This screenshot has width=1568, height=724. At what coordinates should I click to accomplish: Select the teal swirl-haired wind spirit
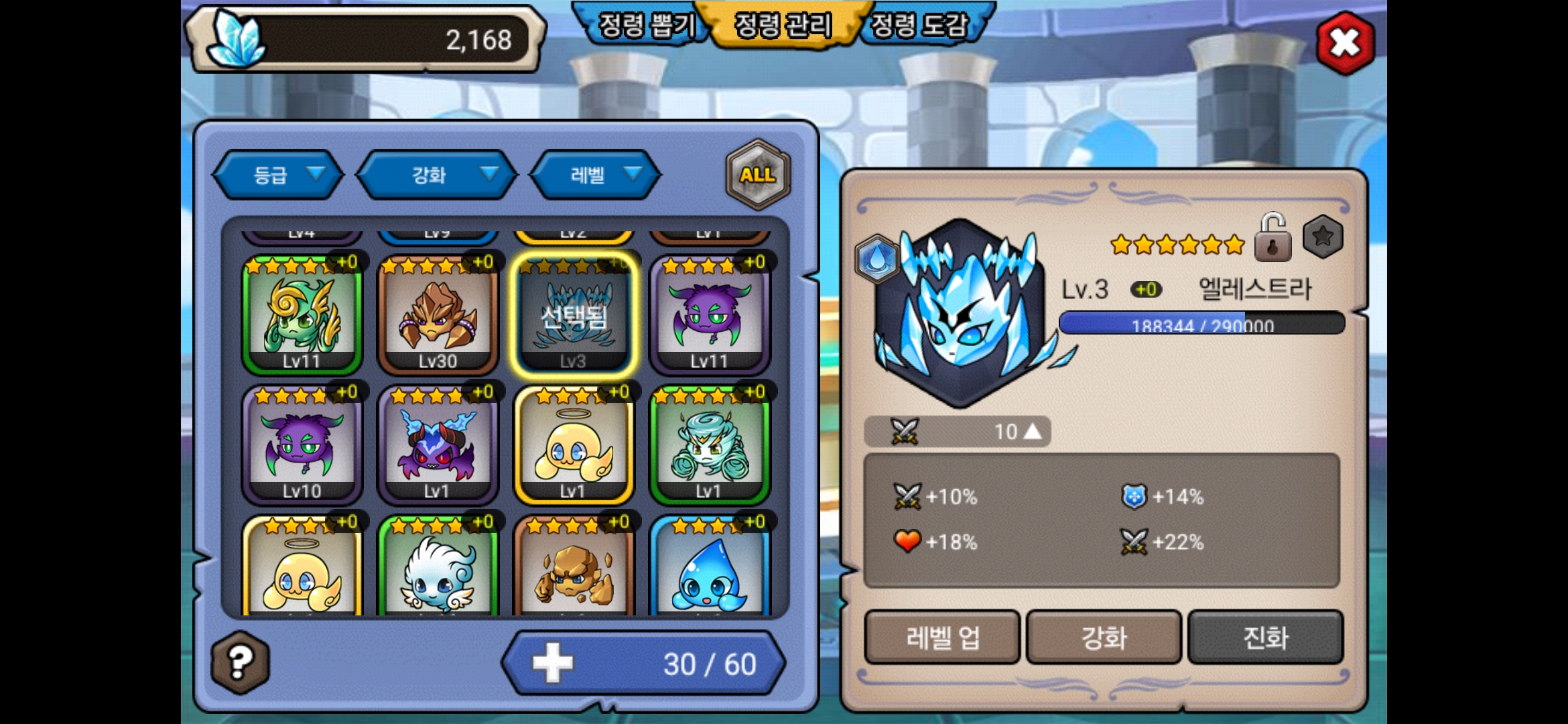click(709, 445)
